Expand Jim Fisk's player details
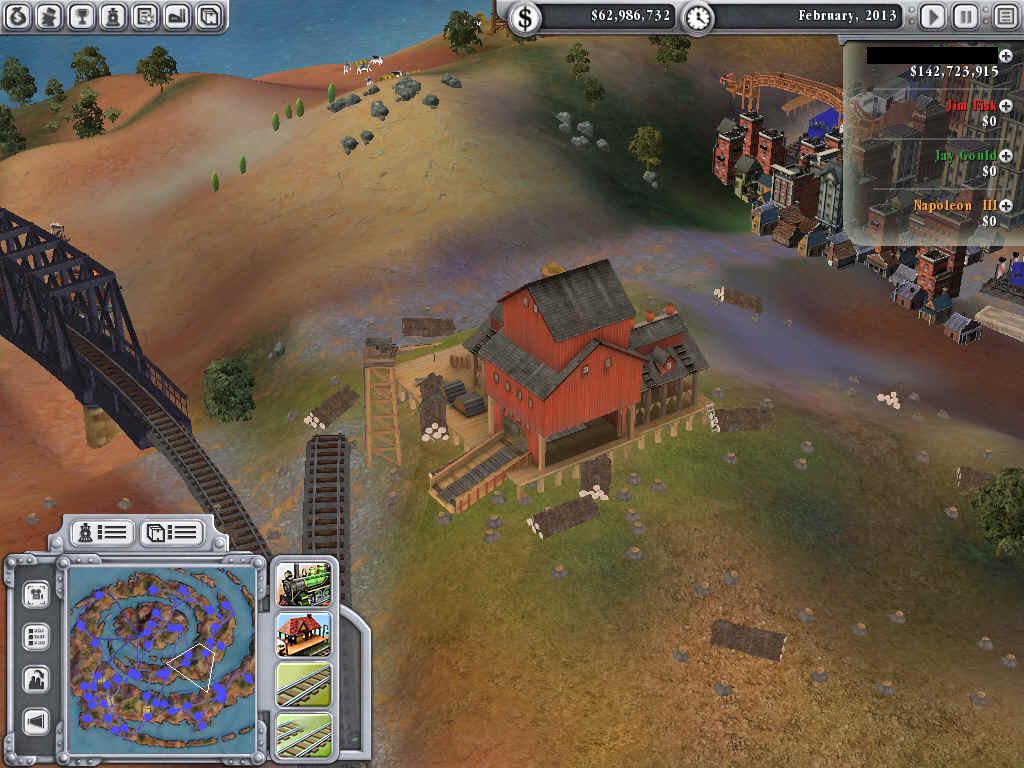1024x768 pixels. pos(1005,105)
